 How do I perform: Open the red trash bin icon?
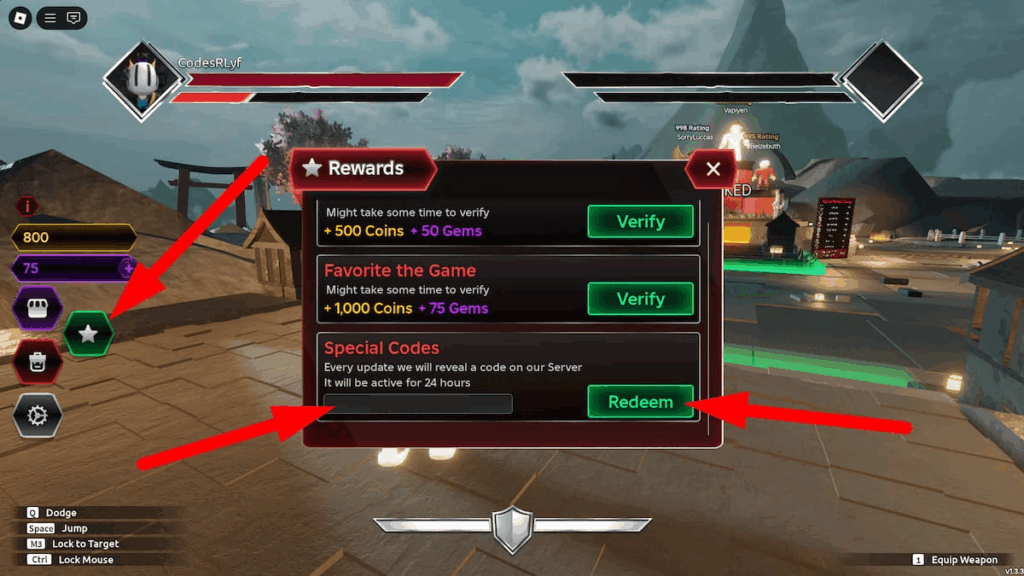click(x=37, y=362)
